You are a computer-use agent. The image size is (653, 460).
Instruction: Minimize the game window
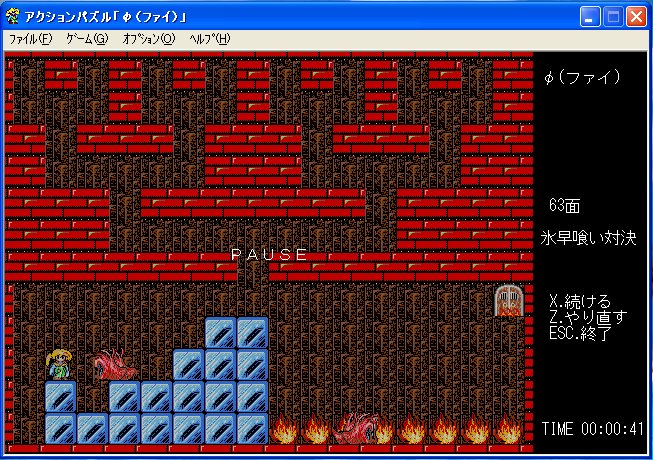point(591,15)
